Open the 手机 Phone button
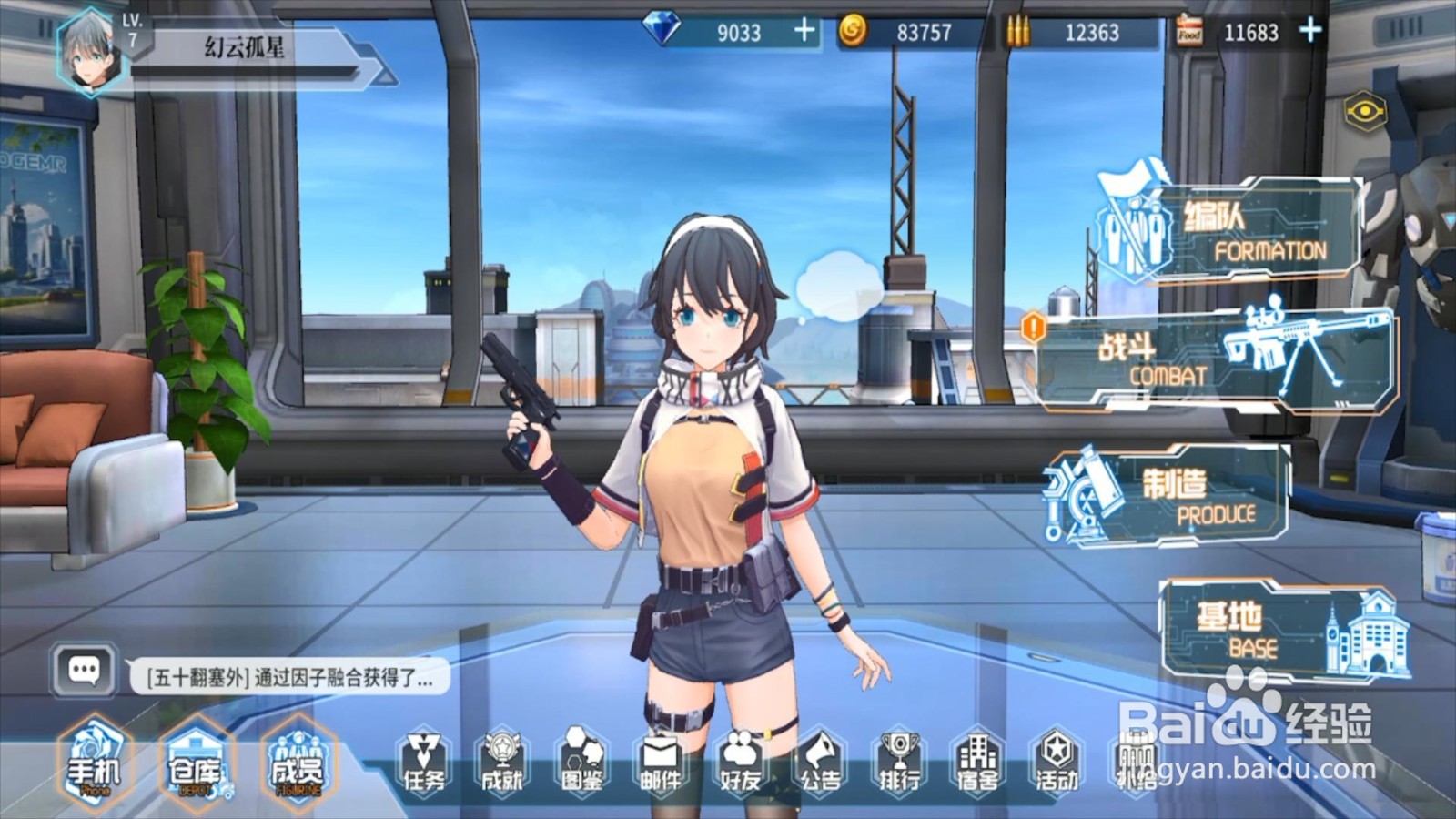 pyautogui.click(x=94, y=764)
